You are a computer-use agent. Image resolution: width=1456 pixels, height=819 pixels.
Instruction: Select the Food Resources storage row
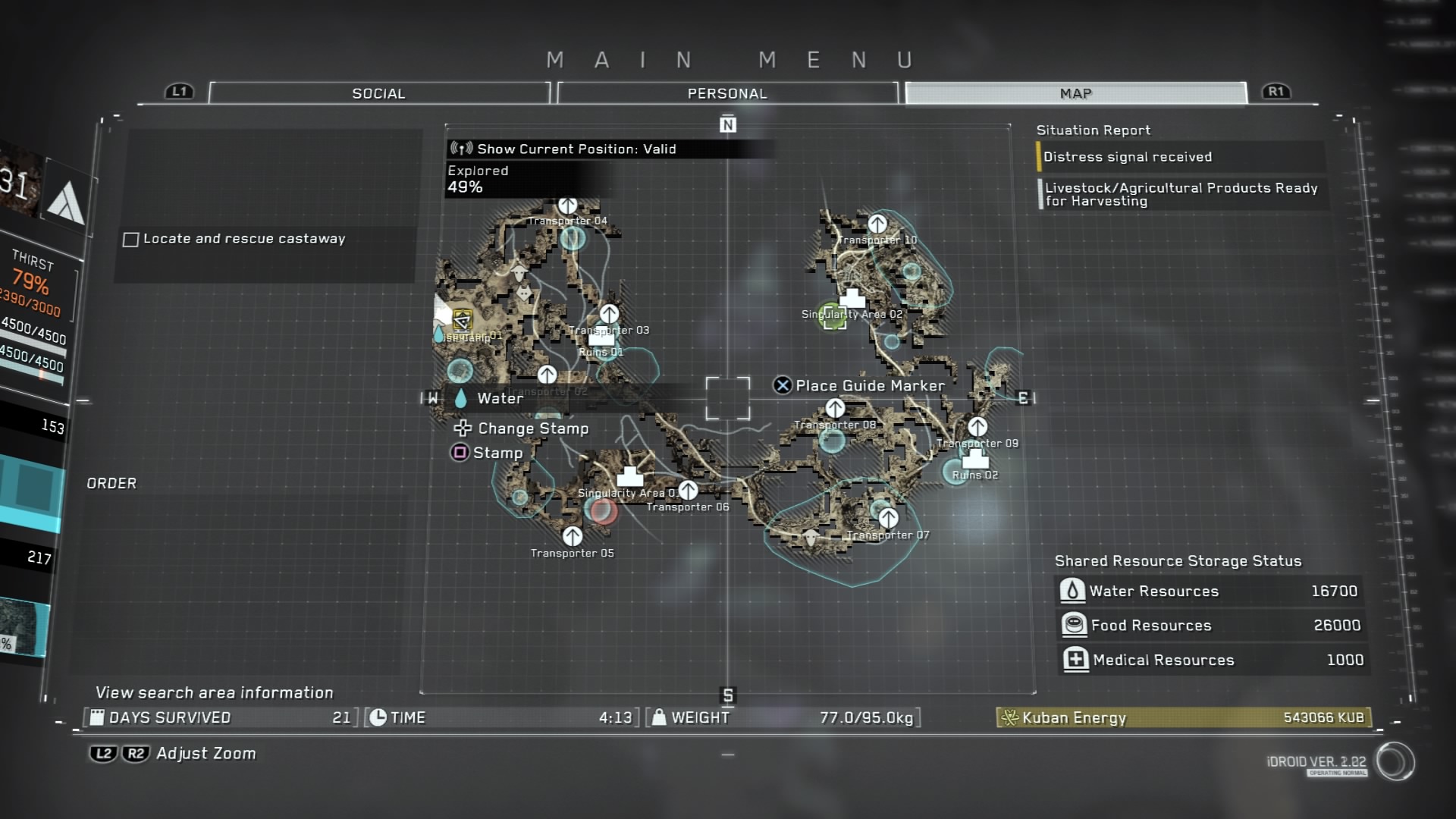pyautogui.click(x=1210, y=625)
